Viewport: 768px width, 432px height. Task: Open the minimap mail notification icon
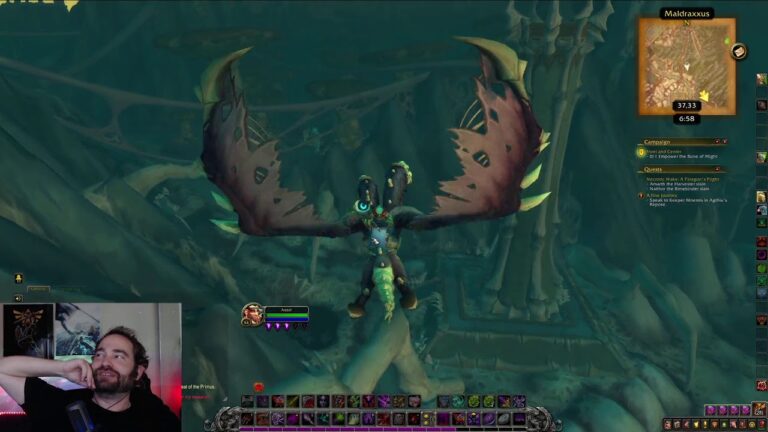point(739,51)
